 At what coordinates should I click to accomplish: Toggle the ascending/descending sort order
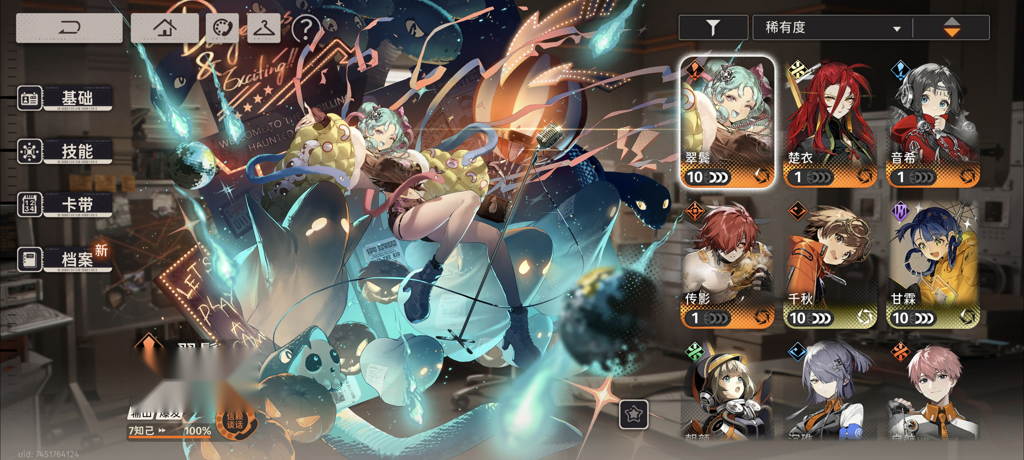952,28
